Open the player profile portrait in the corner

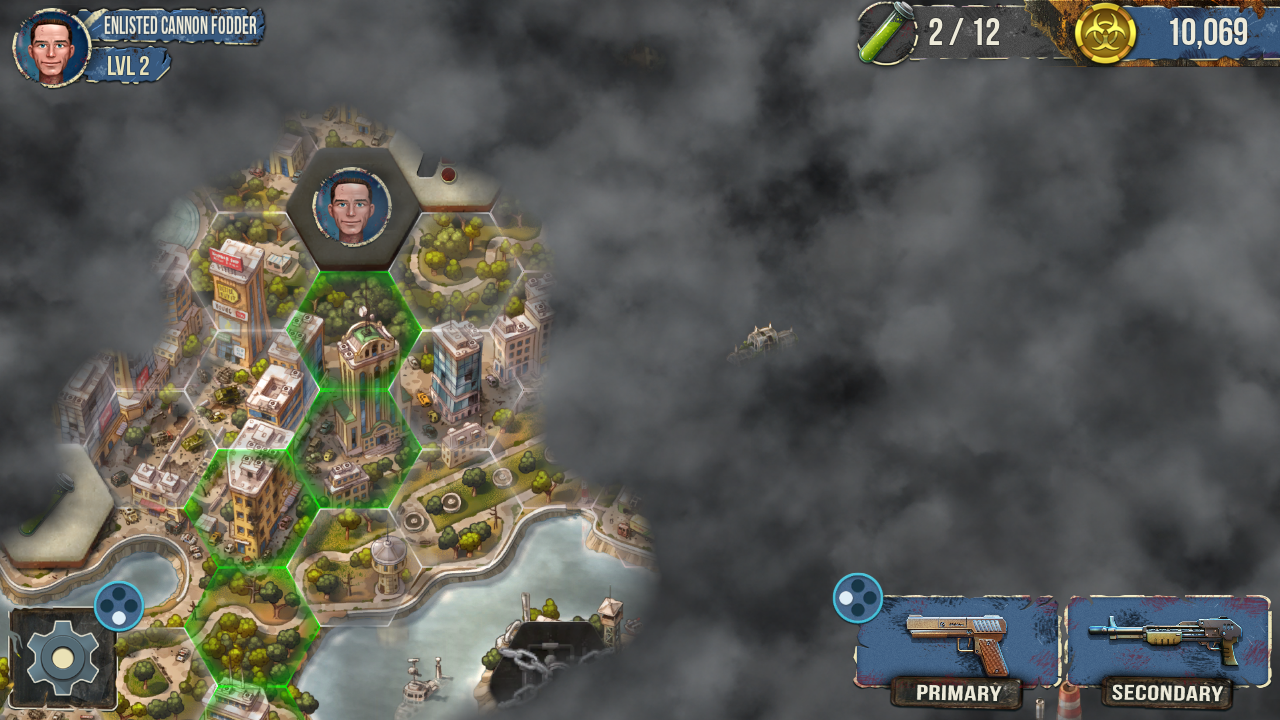(52, 47)
